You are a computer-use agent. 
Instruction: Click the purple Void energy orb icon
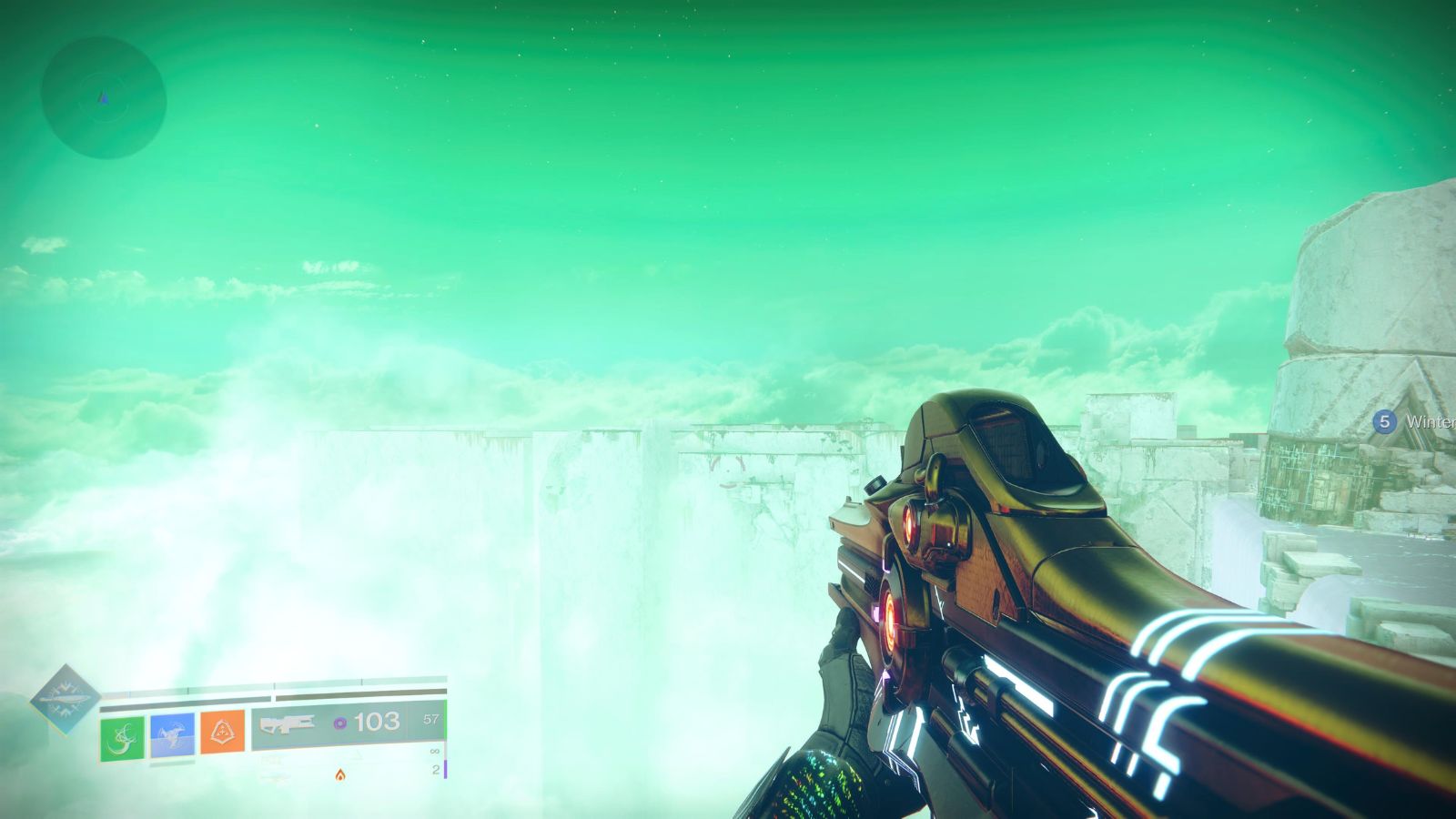[x=342, y=722]
